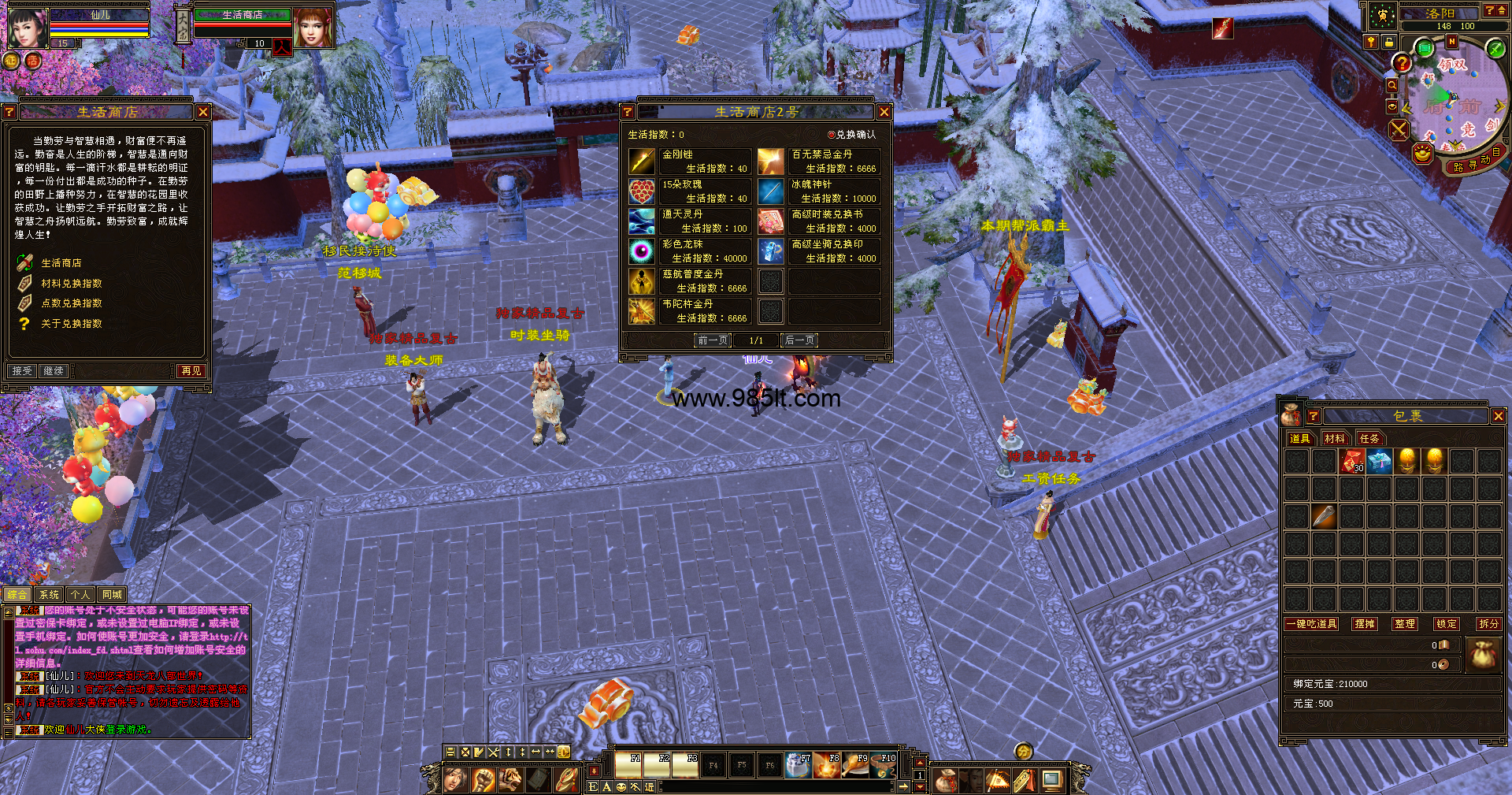This screenshot has width=1512, height=795.
Task: Select the red envelope item in bag
Action: point(1352,461)
